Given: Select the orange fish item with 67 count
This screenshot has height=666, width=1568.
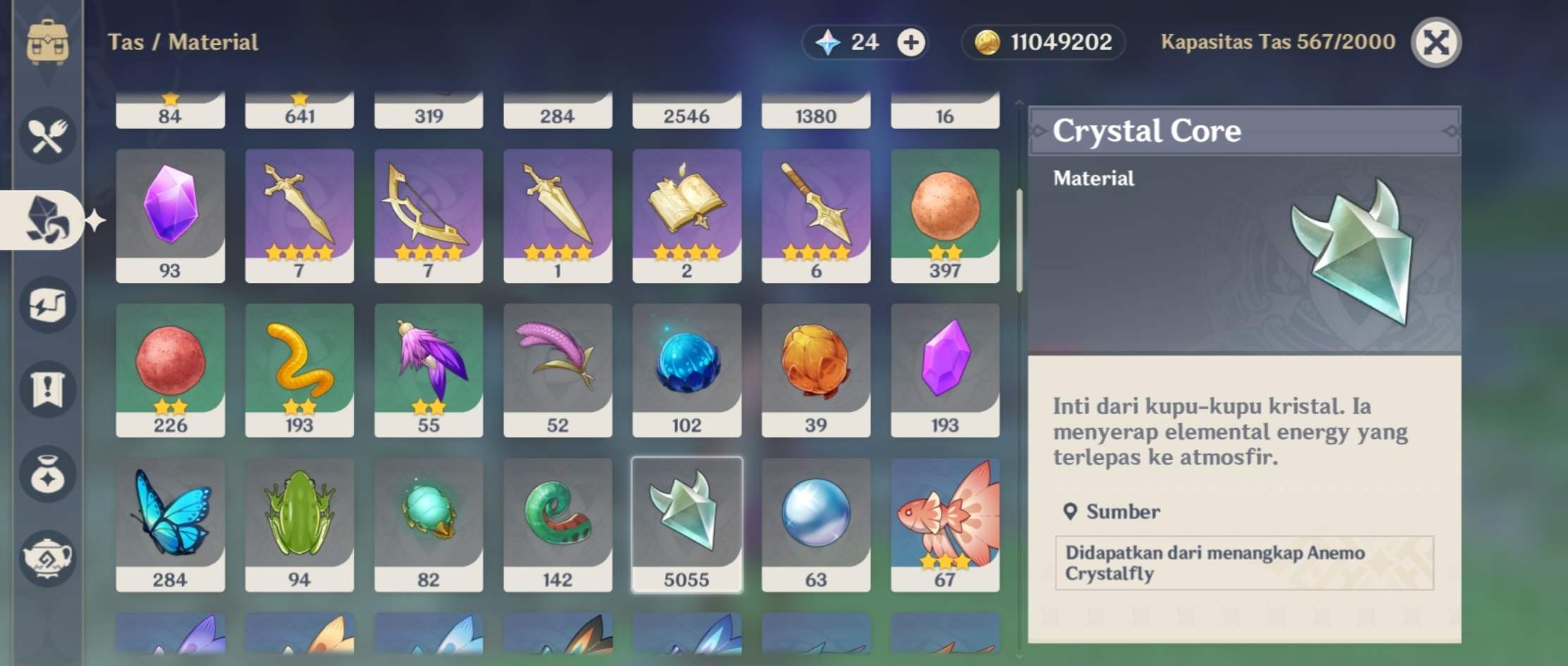Looking at the screenshot, I should 945,523.
